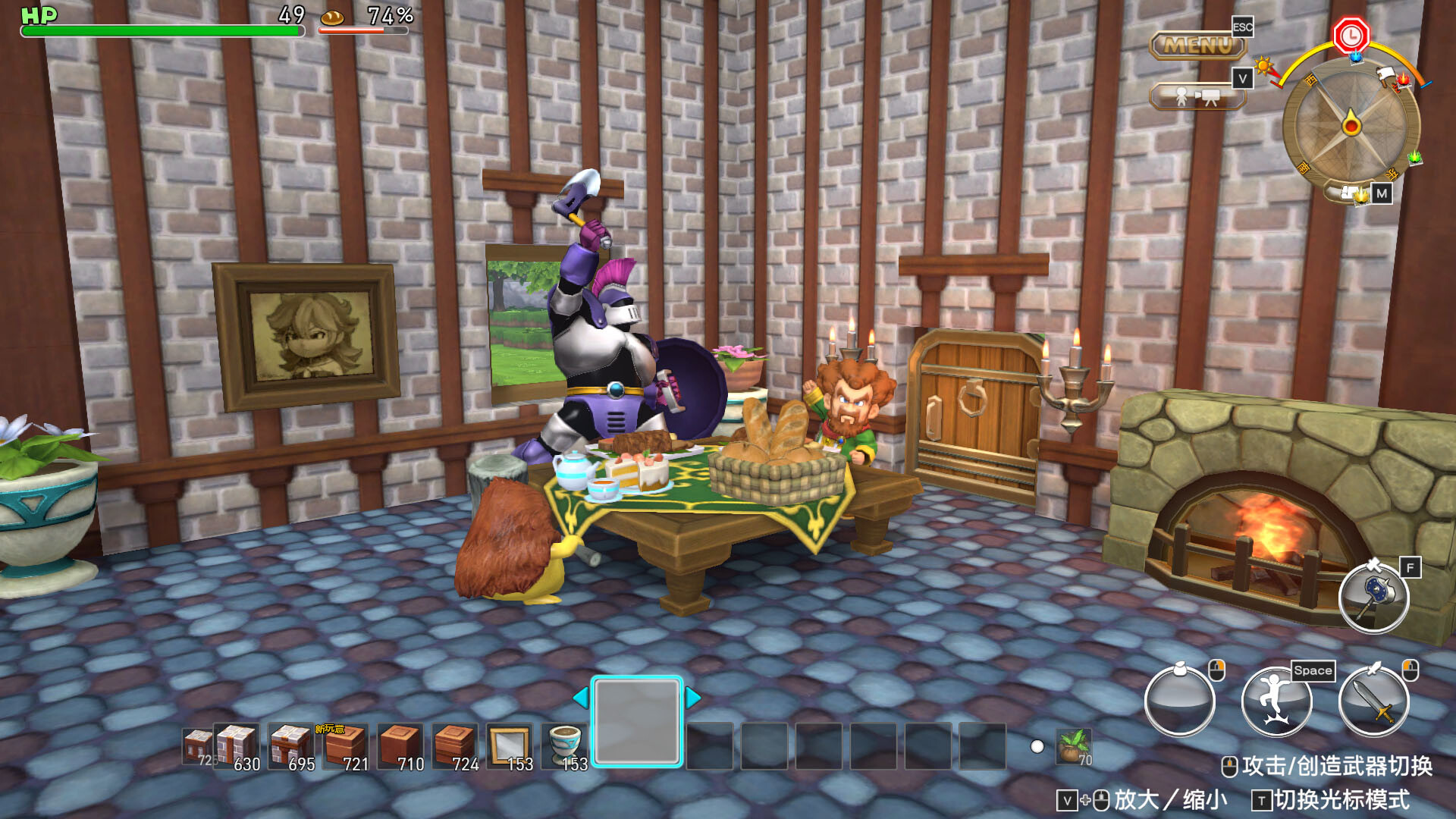Screen dimensions: 1456x819
Task: Select the white flower pot hotbar slot
Action: pyautogui.click(x=565, y=747)
